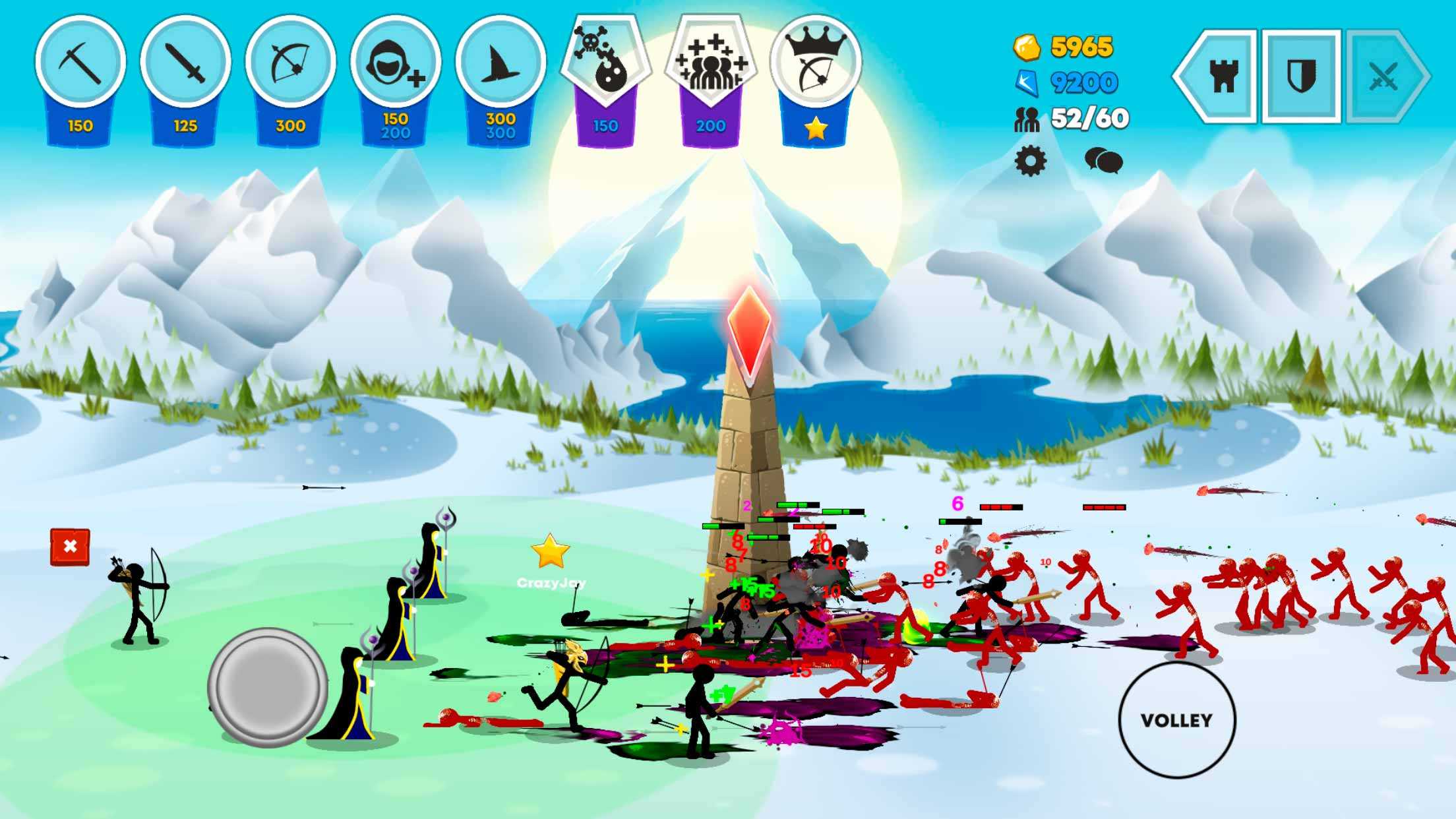Tap the grey virtual joystick
Image resolution: width=1456 pixels, height=819 pixels.
point(267,687)
